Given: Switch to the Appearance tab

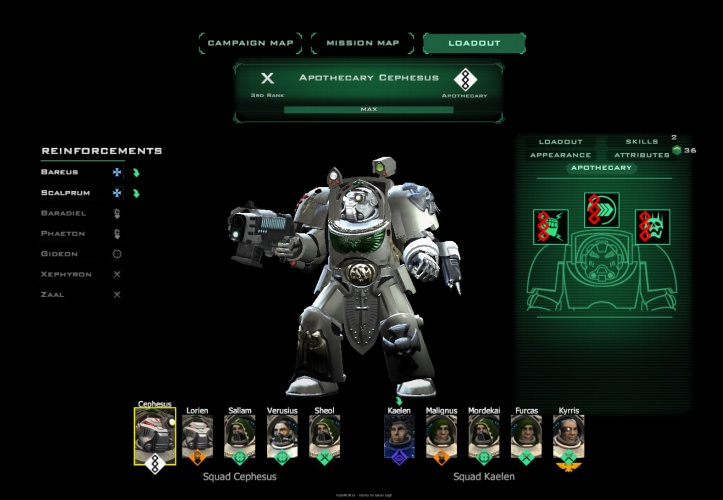Looking at the screenshot, I should point(561,155).
